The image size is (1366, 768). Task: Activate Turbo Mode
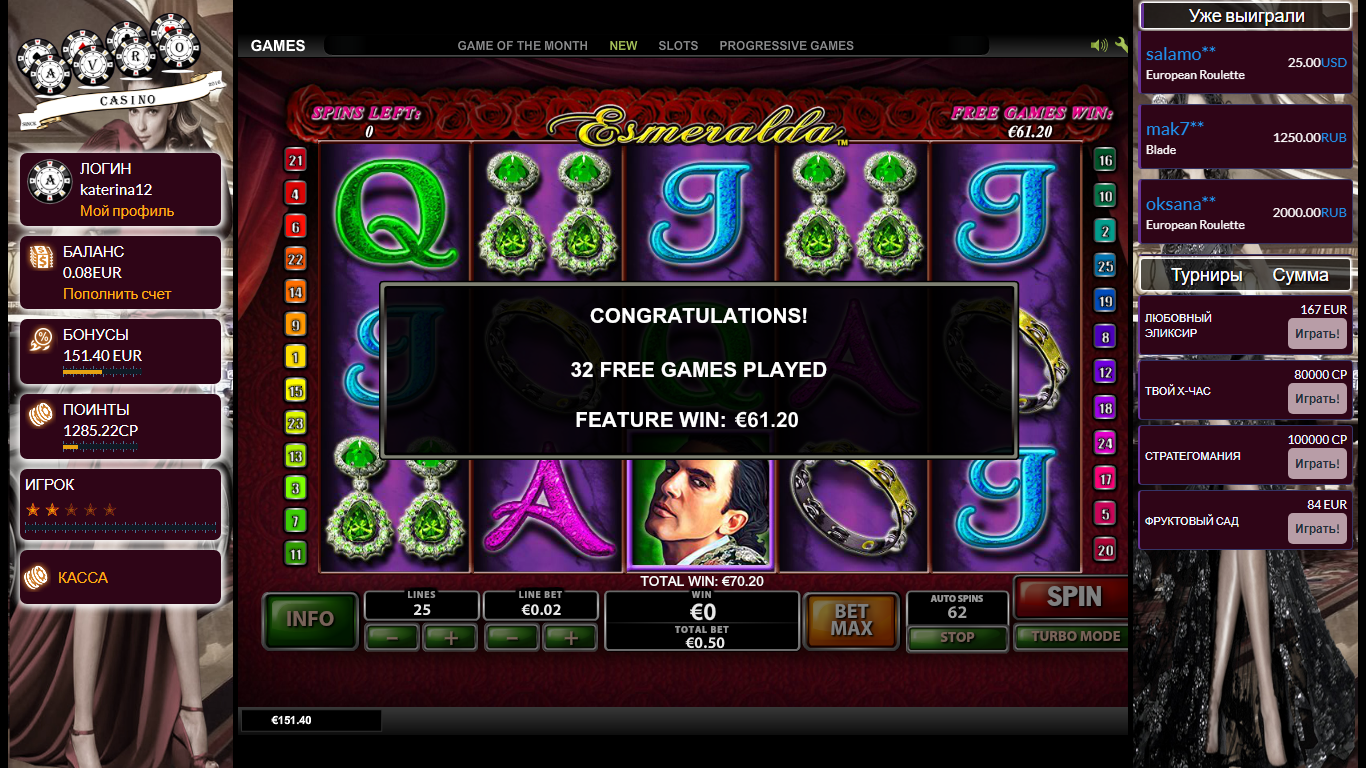coord(1075,636)
